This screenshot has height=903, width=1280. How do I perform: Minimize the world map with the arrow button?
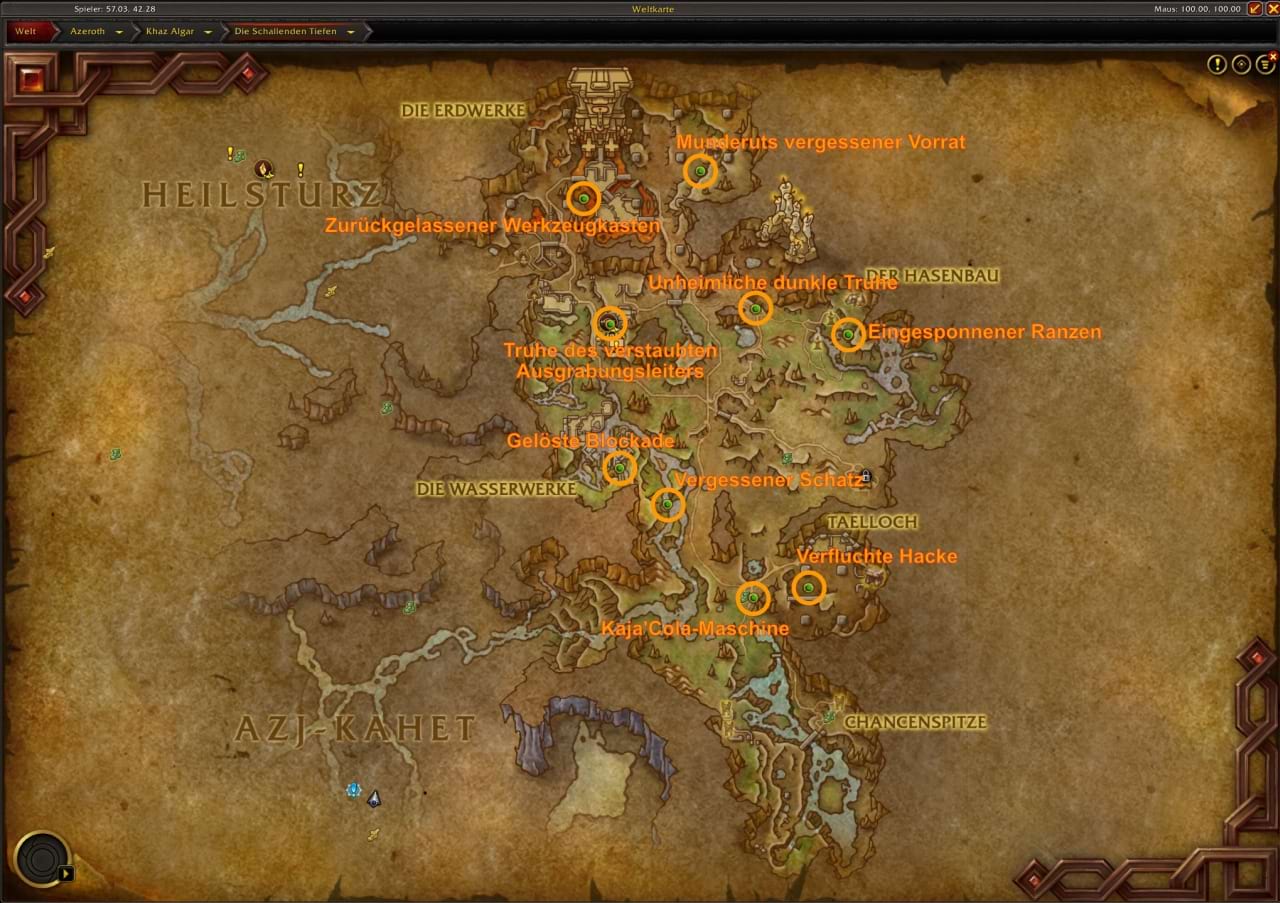pos(1254,9)
